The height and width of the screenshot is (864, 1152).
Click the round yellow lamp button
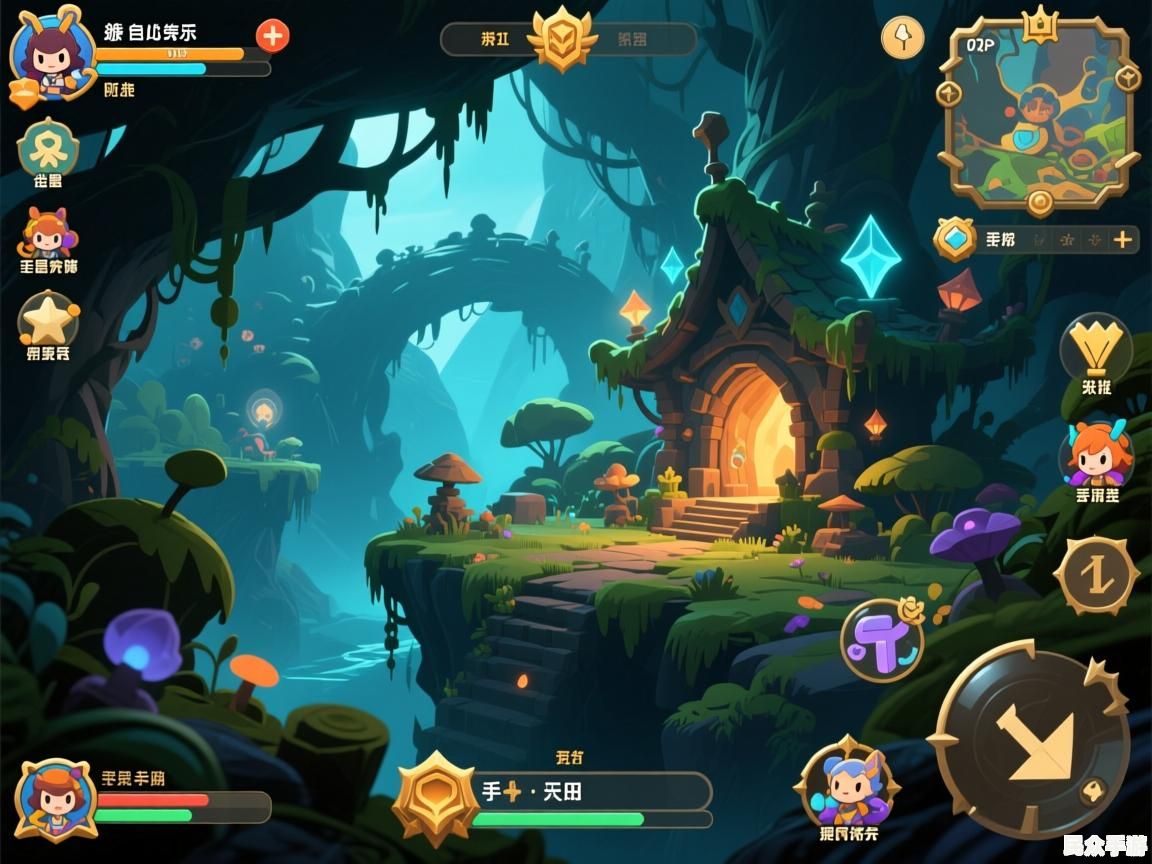(902, 38)
